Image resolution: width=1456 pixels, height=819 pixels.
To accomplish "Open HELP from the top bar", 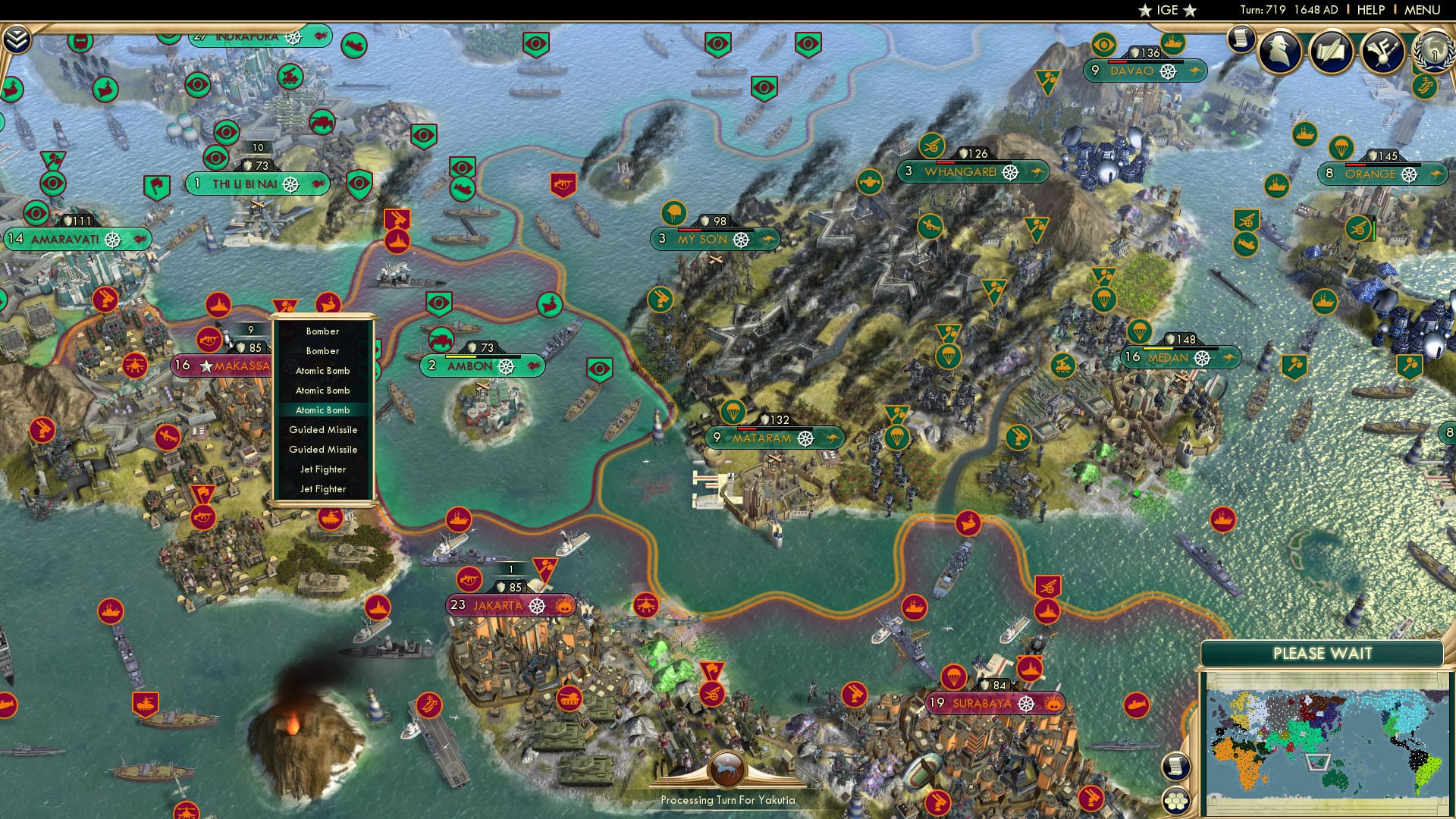I will [x=1370, y=9].
